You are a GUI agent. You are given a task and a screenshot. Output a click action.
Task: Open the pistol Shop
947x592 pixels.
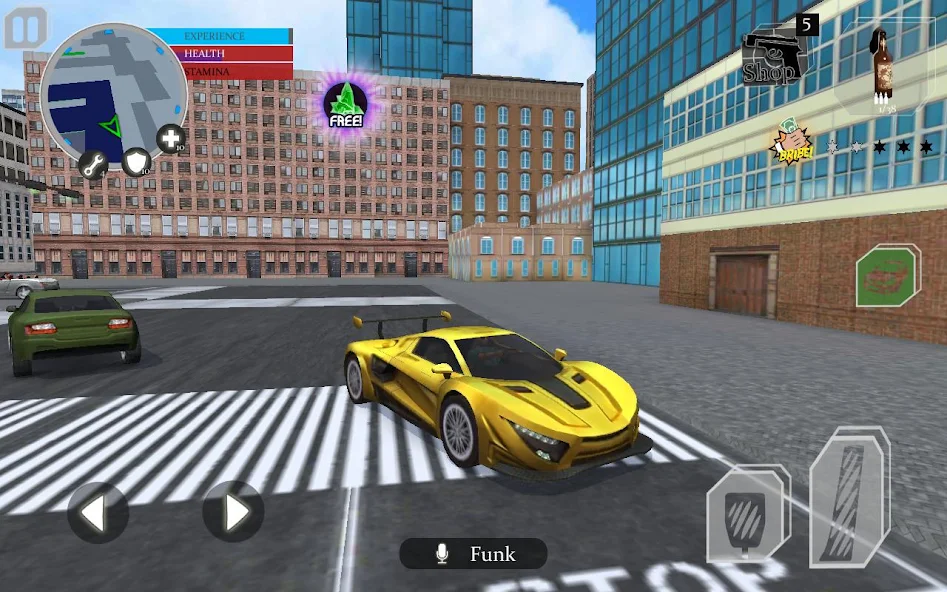[775, 55]
